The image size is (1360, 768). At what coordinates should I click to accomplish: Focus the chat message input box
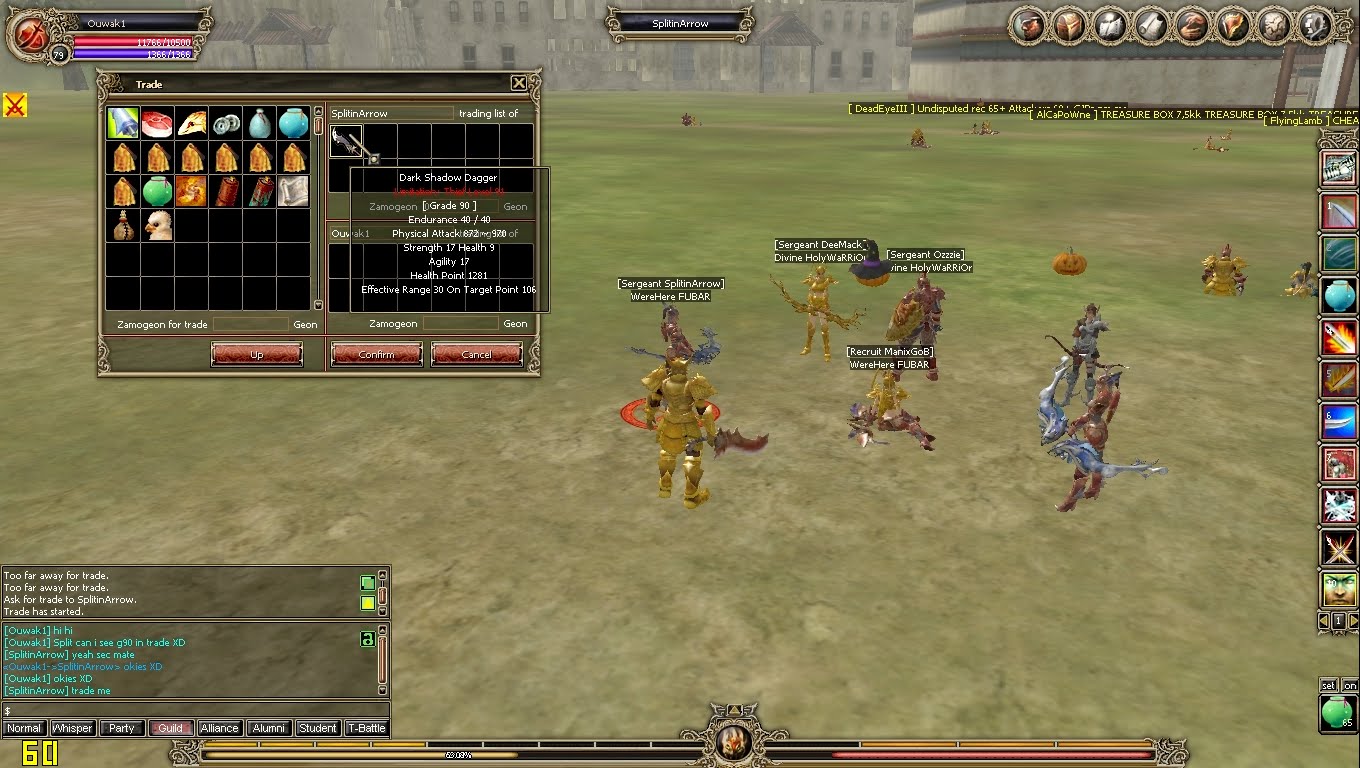(195, 710)
